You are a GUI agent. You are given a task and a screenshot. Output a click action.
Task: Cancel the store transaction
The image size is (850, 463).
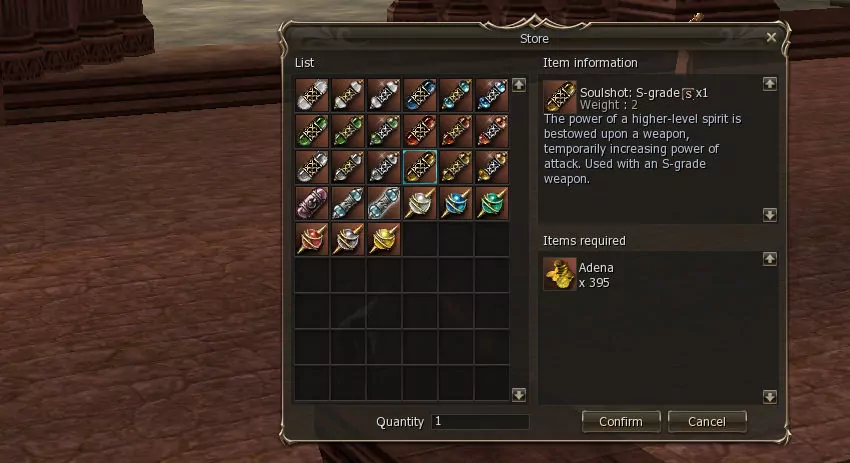coord(707,421)
